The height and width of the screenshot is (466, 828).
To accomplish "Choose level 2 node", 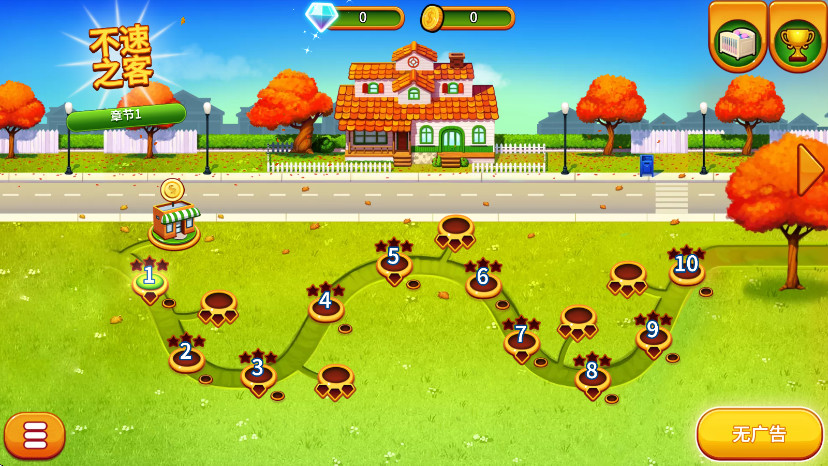I will pos(186,353).
